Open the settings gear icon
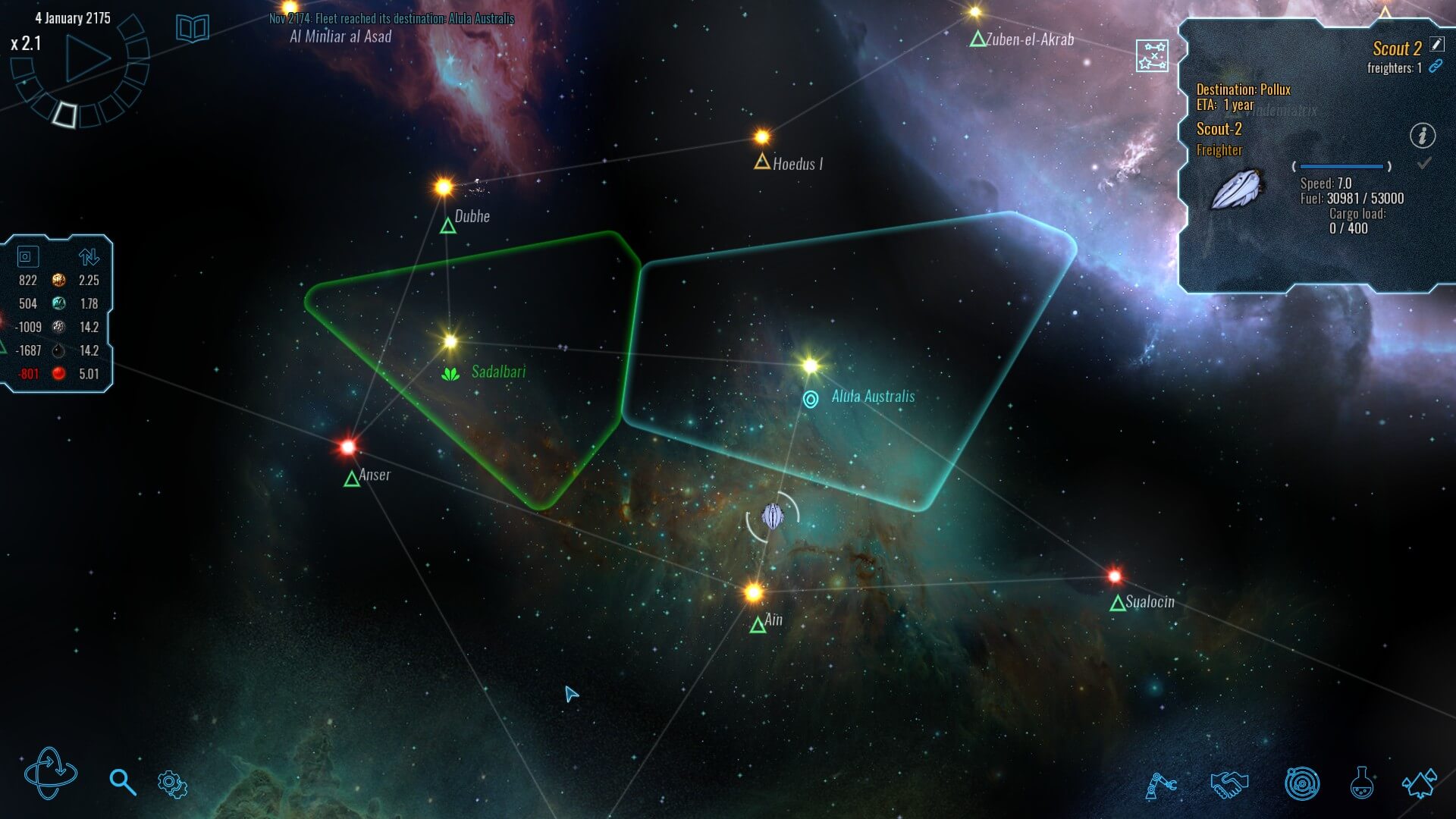The image size is (1456, 819). click(172, 783)
